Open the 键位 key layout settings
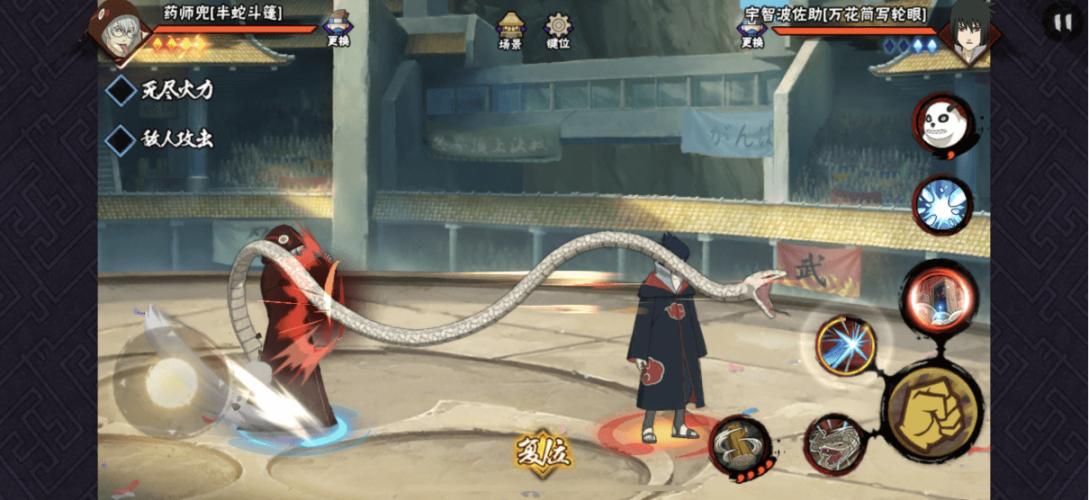The image size is (1089, 500). (558, 30)
